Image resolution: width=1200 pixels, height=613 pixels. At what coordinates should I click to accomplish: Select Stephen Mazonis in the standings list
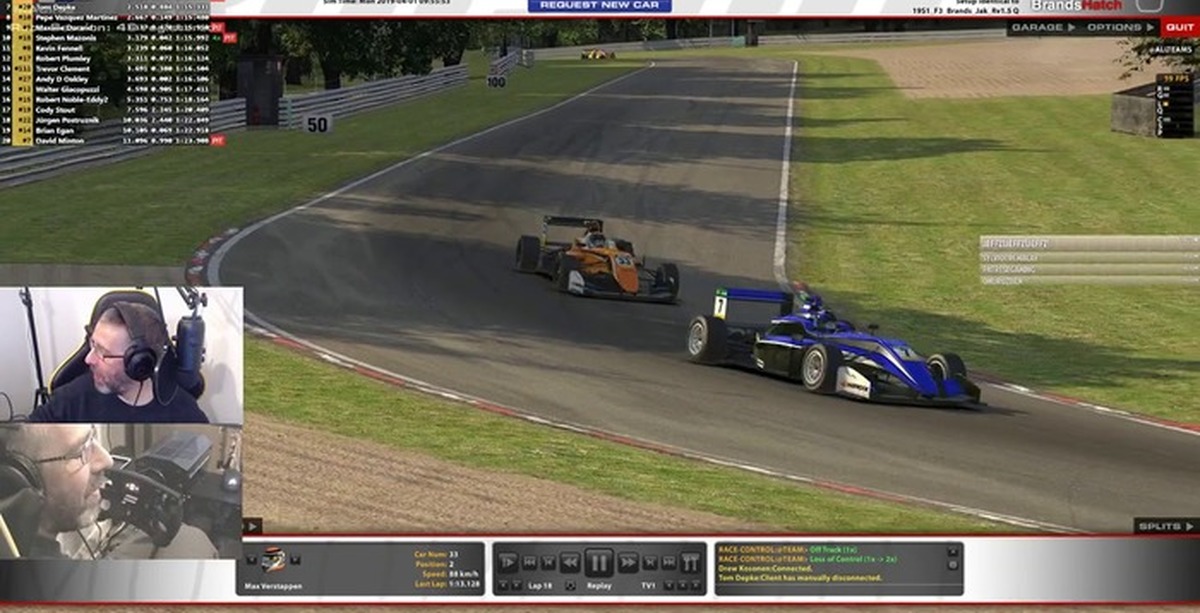pos(64,37)
